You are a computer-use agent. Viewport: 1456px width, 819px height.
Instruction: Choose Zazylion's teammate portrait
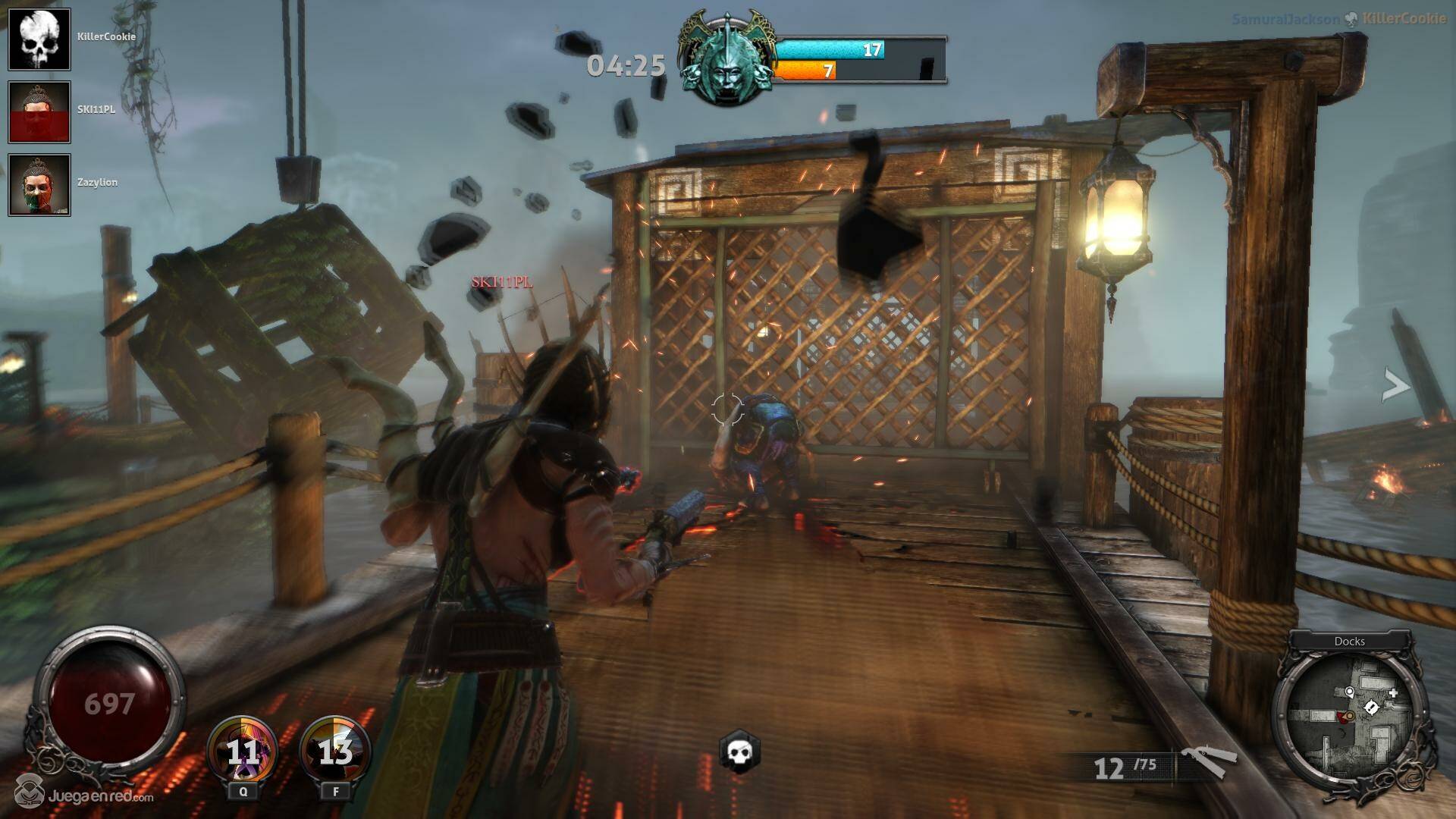pyautogui.click(x=39, y=185)
